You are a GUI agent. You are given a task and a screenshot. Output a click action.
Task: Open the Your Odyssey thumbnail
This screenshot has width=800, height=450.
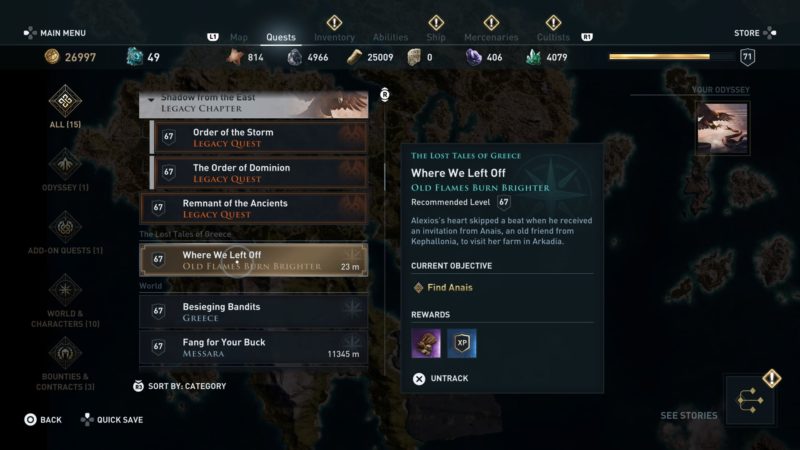click(721, 128)
